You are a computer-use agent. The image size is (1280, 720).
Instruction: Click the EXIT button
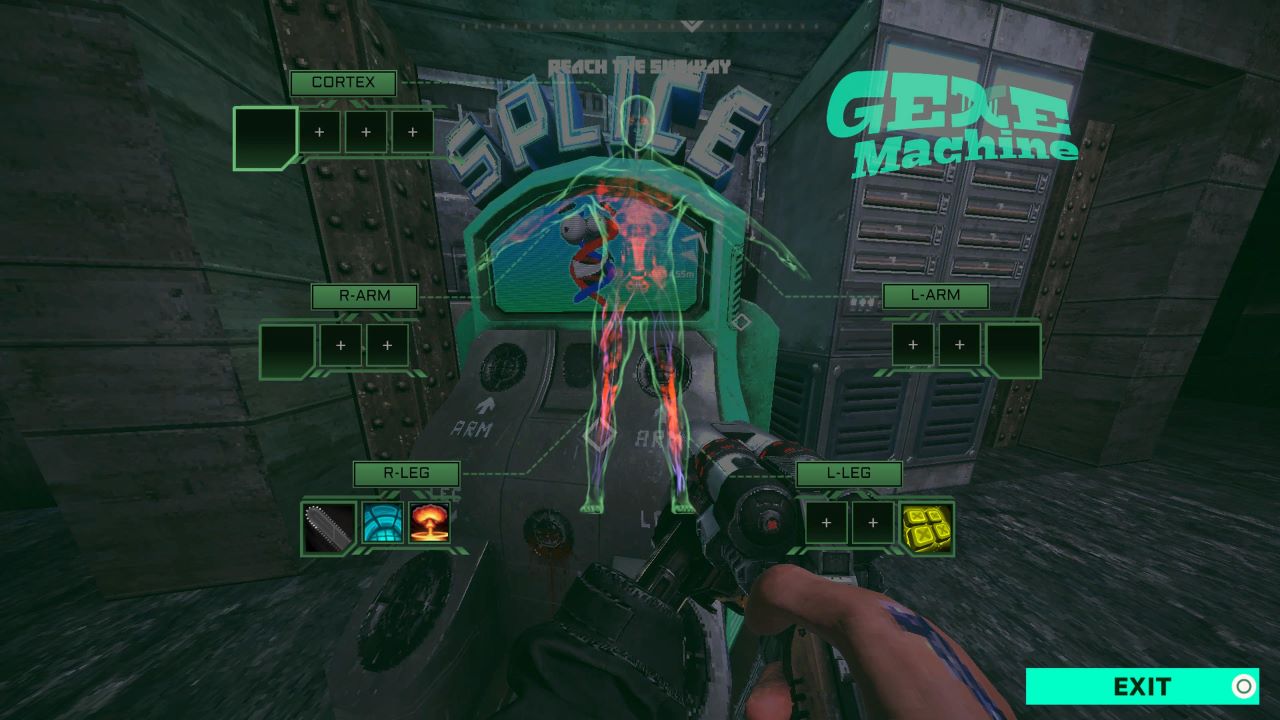(x=1142, y=687)
